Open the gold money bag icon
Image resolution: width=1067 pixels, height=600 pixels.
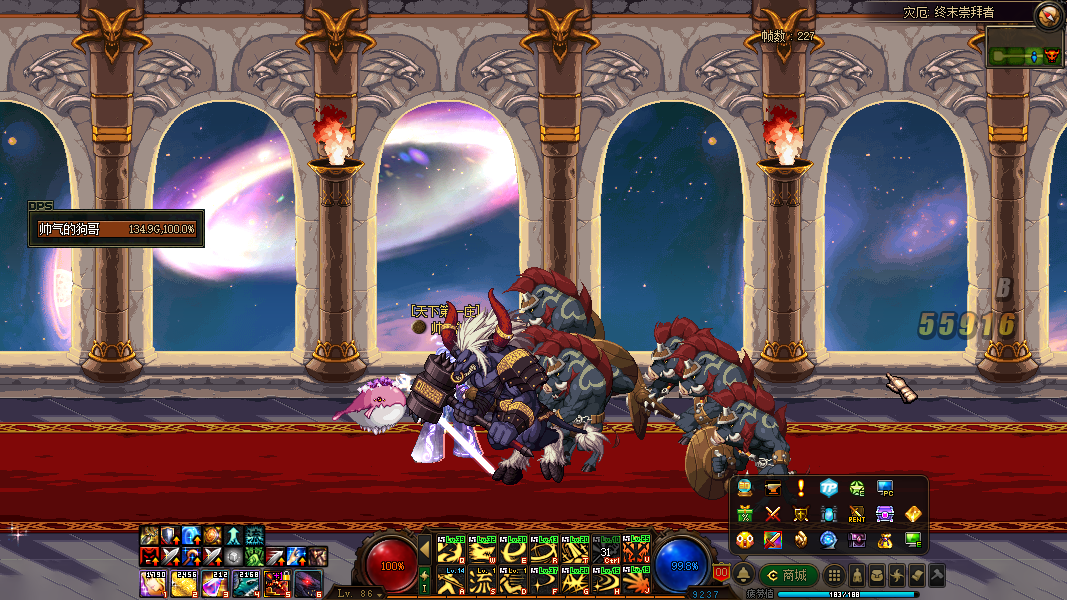(x=884, y=540)
